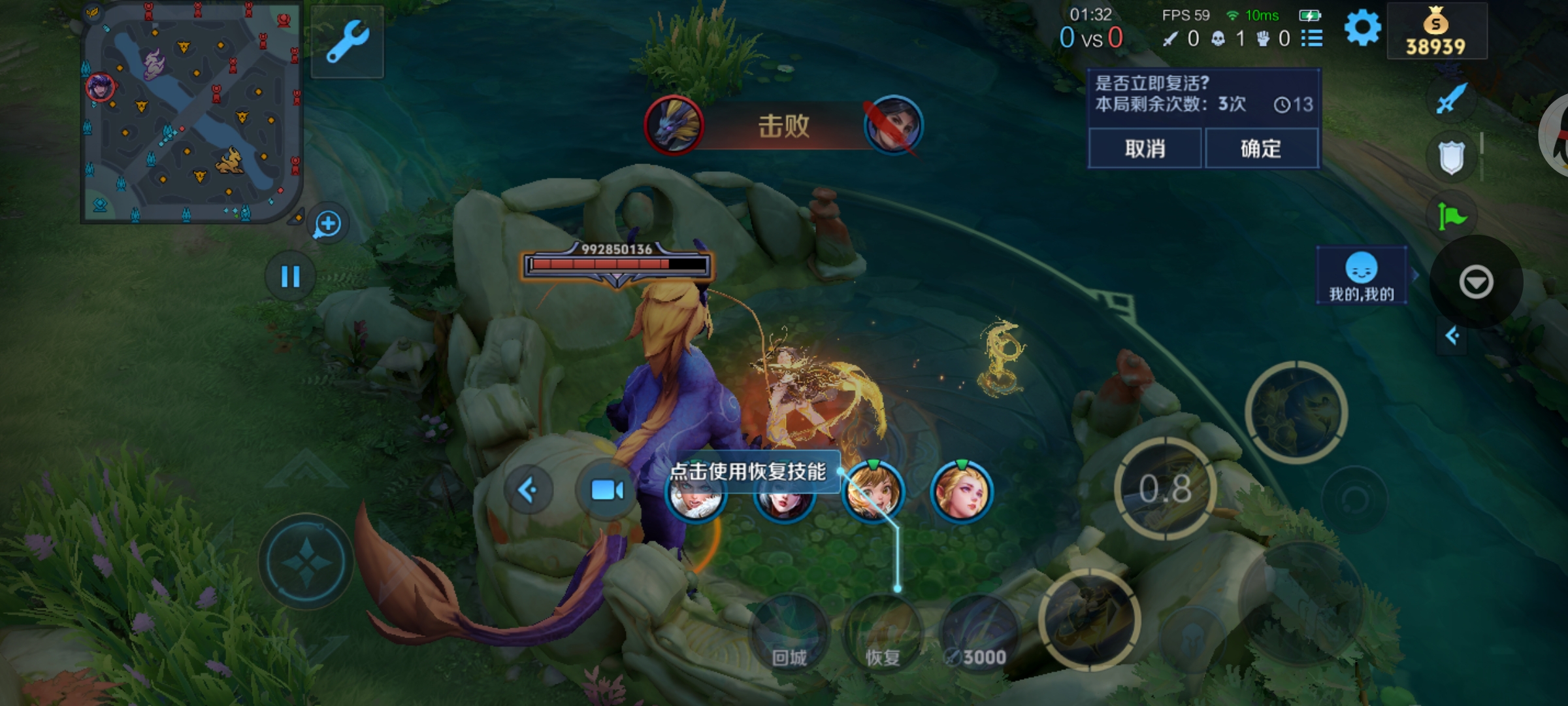This screenshot has width=1568, height=706.
Task: Collapse the hero portrait row with left arrow
Action: click(x=528, y=490)
